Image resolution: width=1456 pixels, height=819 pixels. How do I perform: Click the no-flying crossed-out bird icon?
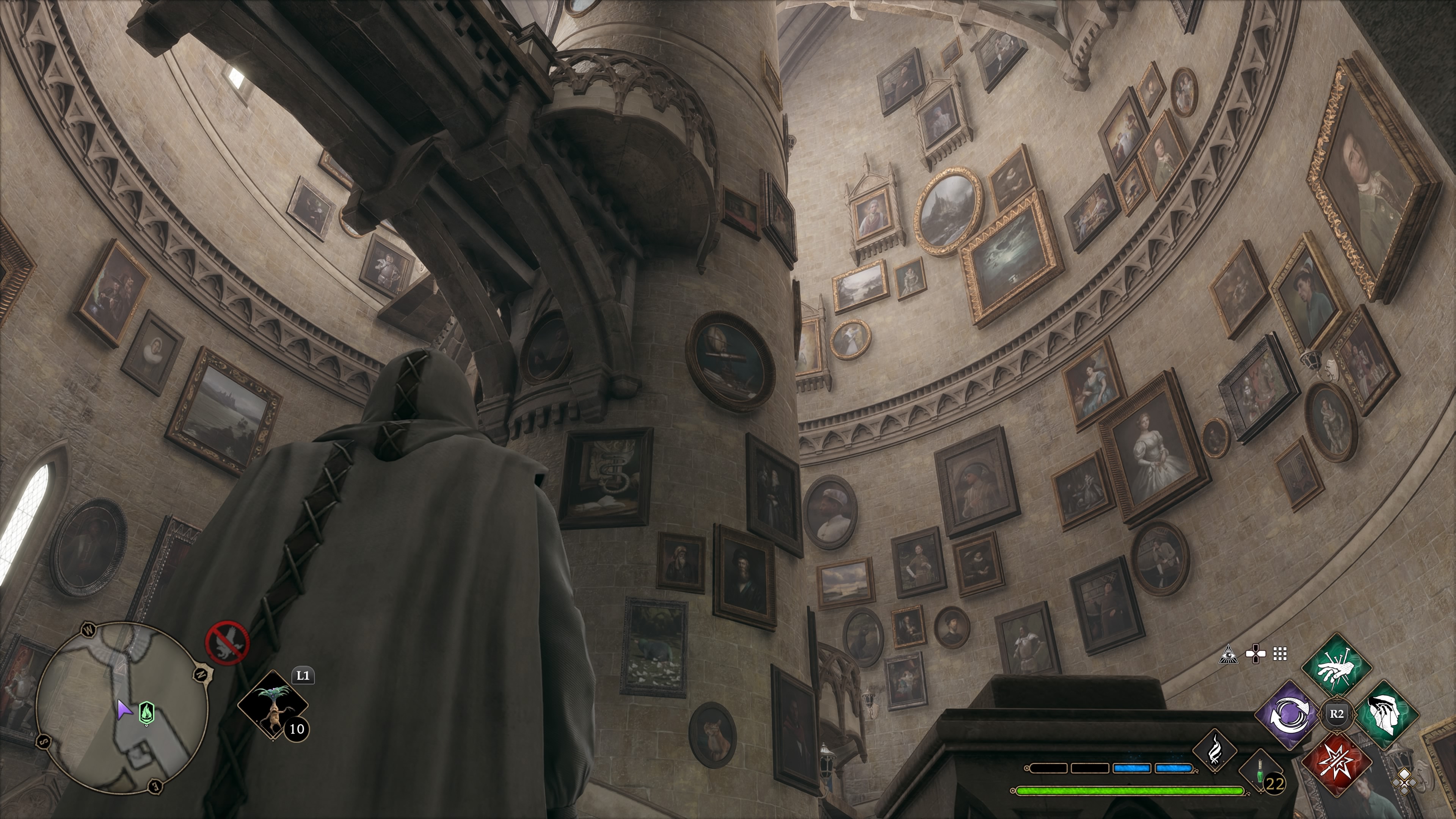[x=227, y=643]
